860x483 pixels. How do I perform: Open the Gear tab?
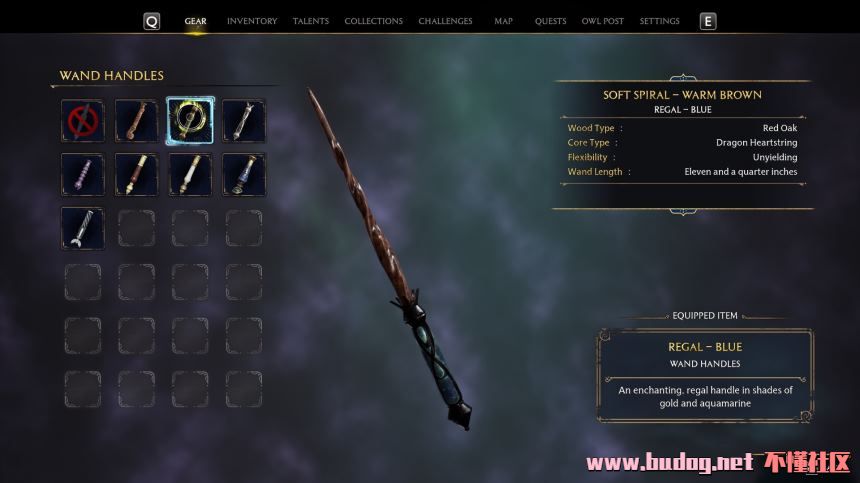click(x=195, y=21)
